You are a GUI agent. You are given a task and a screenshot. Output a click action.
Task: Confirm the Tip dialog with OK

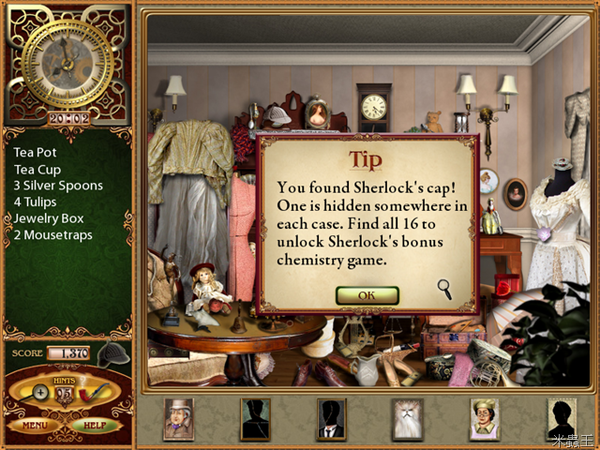point(367,295)
